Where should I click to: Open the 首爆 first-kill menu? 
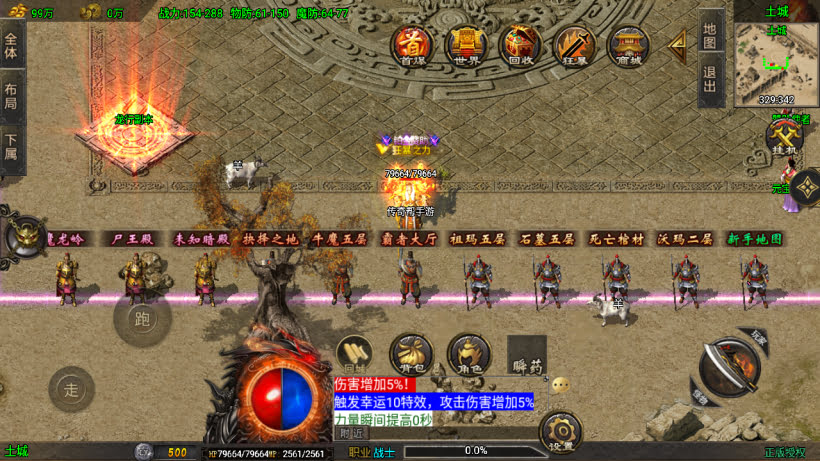coord(411,44)
